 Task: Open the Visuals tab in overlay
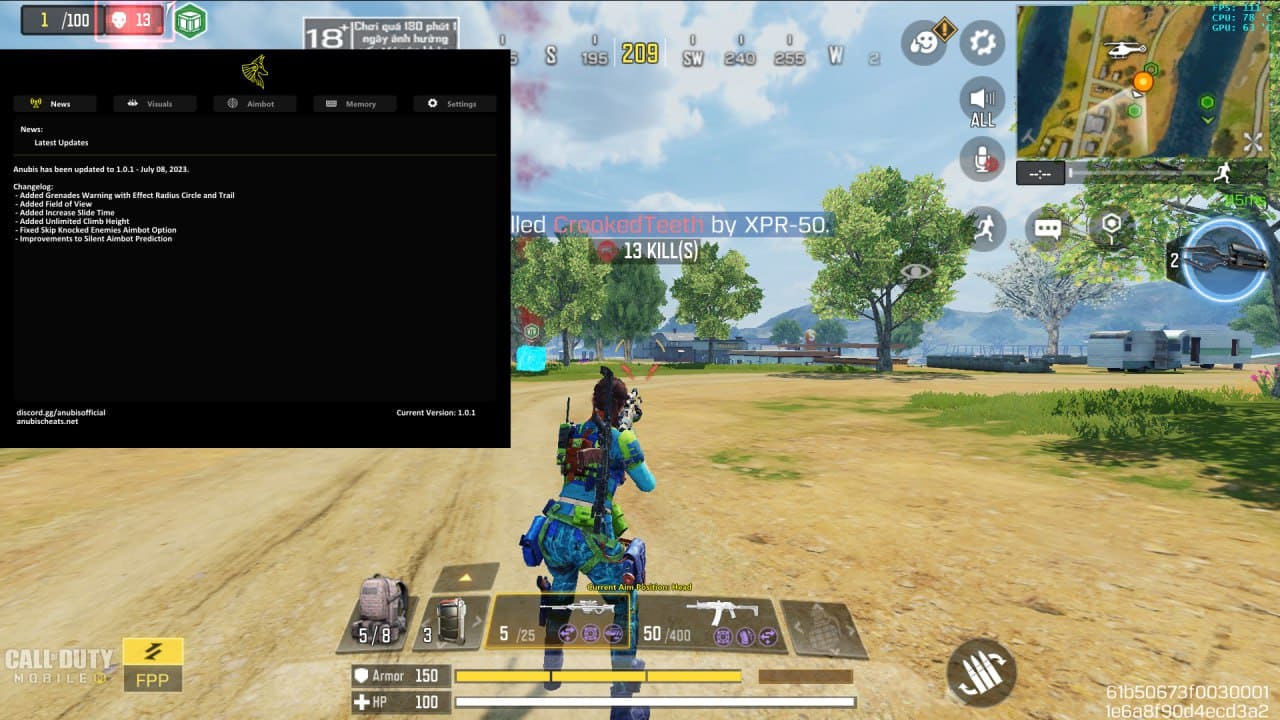click(154, 104)
